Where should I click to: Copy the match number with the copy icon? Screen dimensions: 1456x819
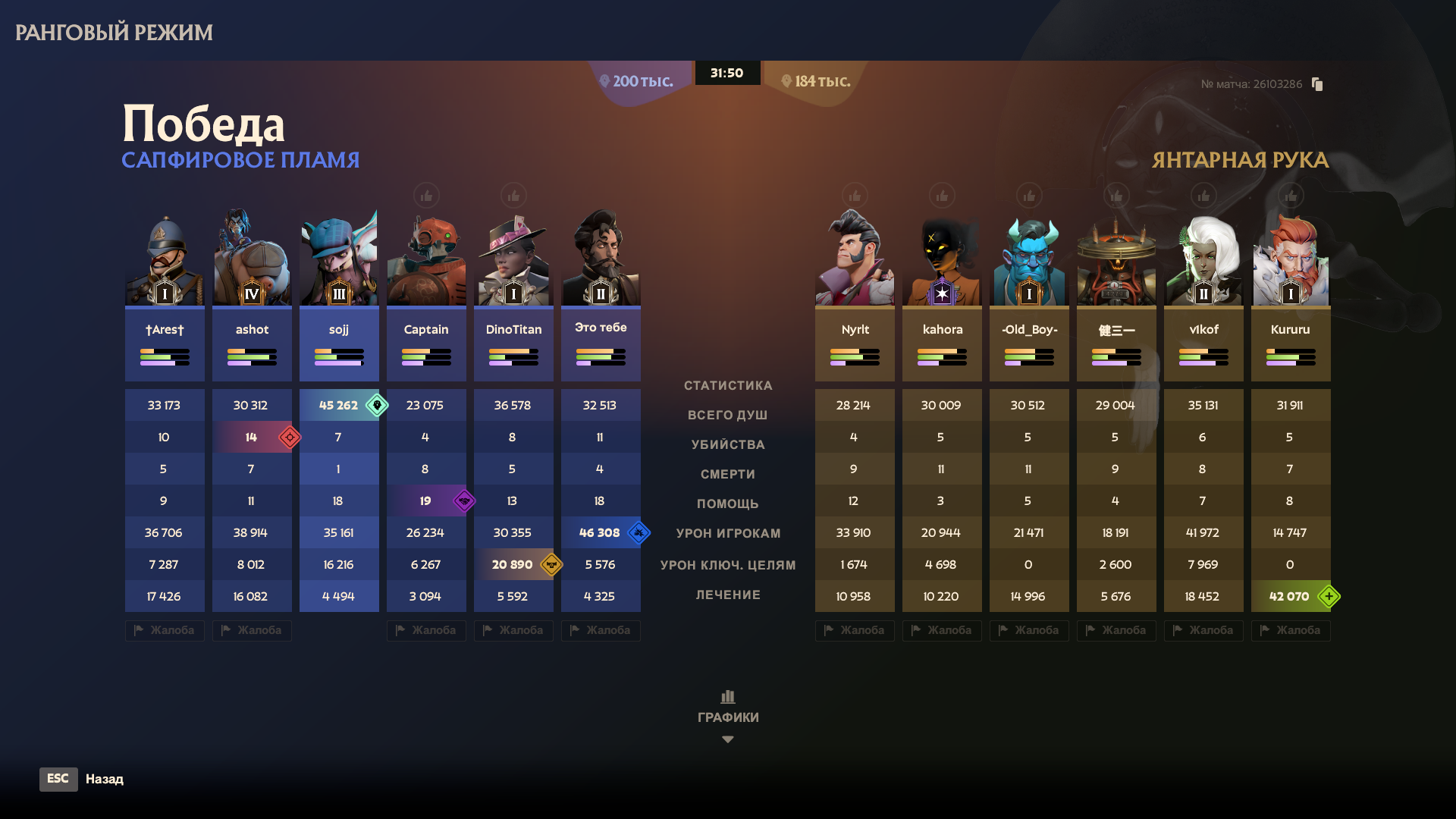point(1317,84)
